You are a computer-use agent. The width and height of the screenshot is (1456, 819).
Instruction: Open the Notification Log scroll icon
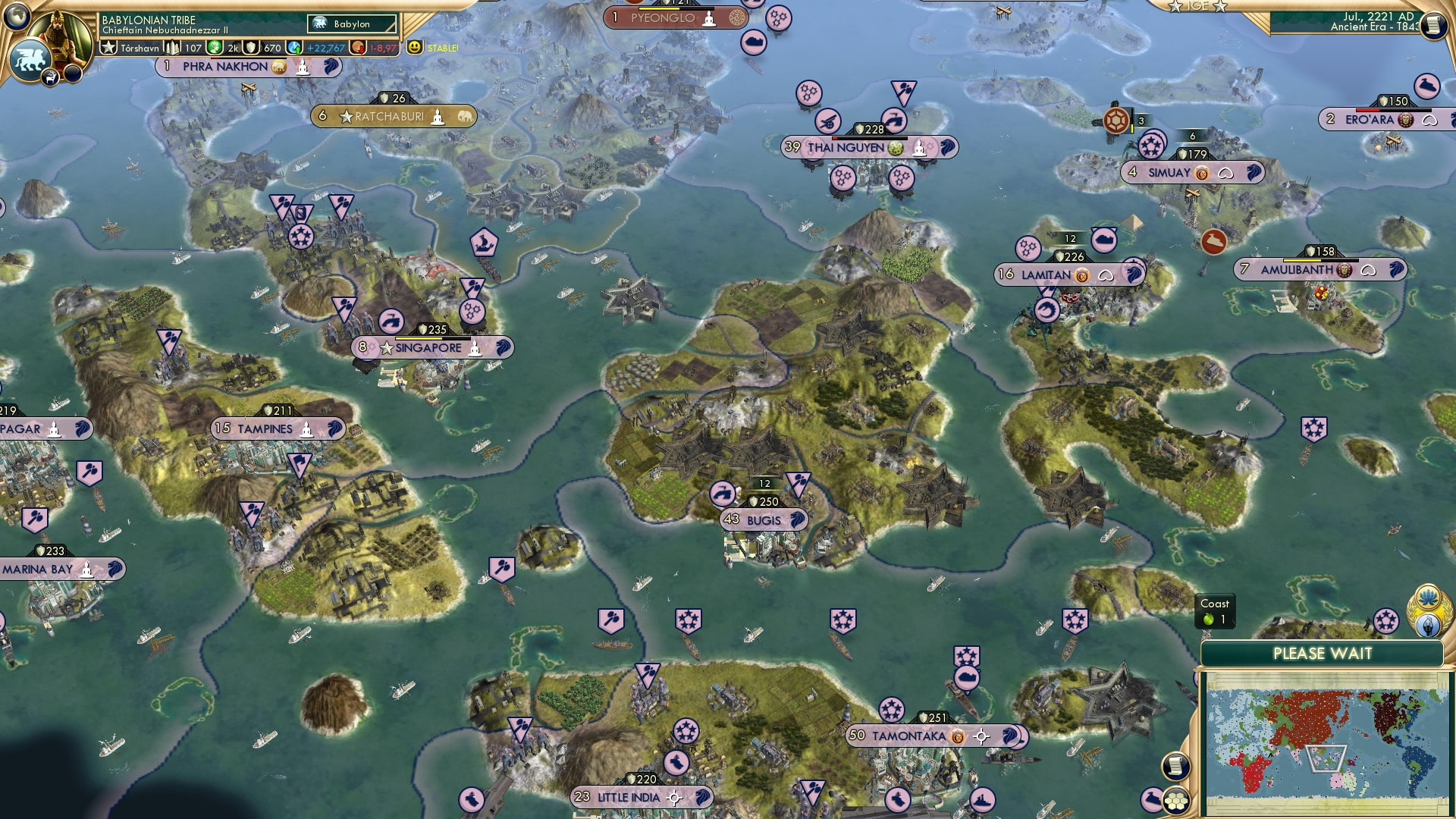pyautogui.click(x=1176, y=764)
